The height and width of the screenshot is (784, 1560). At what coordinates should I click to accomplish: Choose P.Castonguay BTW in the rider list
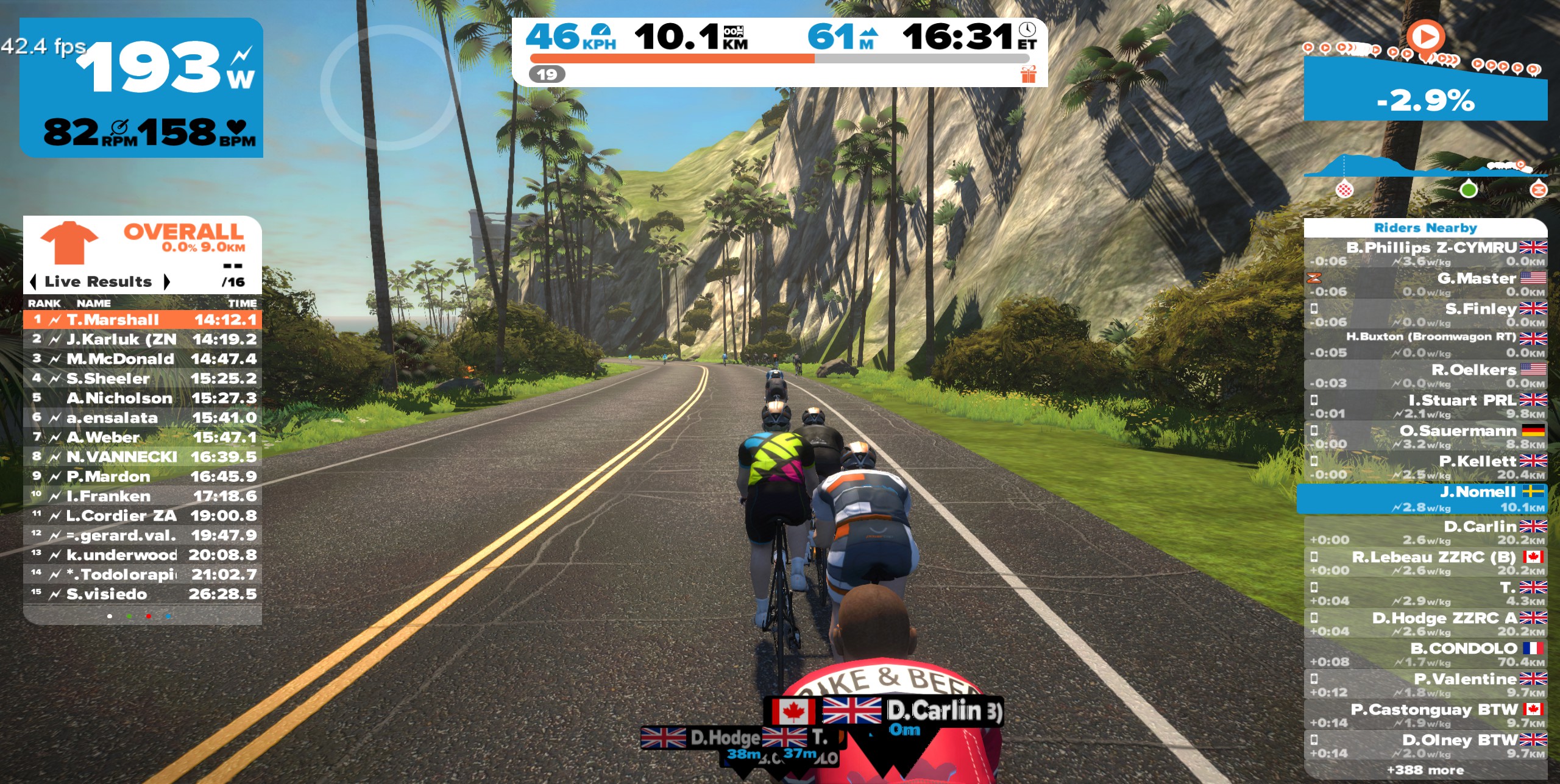pyautogui.click(x=1425, y=715)
